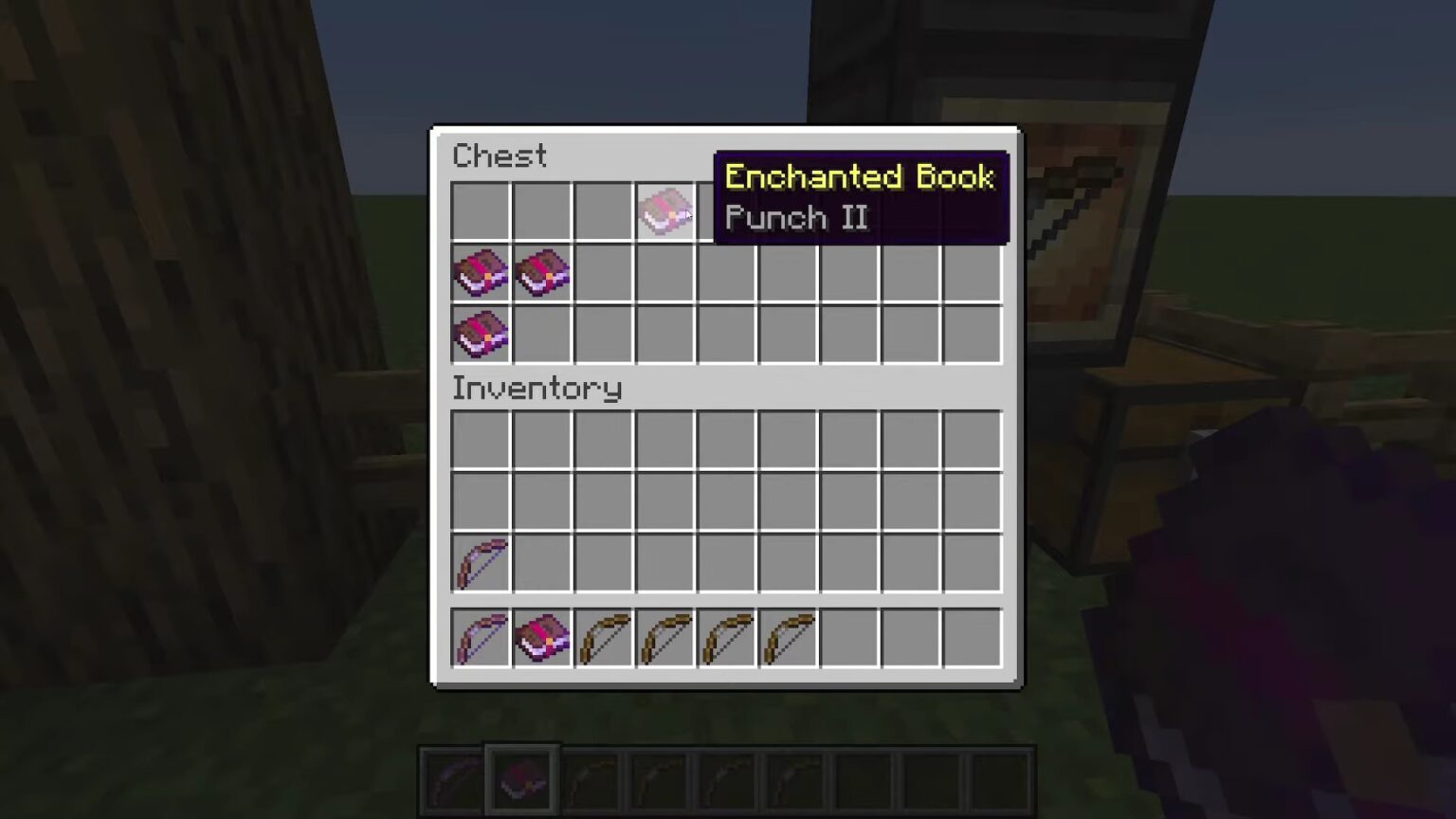1456x819 pixels.
Task: Pick up the bow in the third hotbar slot
Action: (x=603, y=637)
